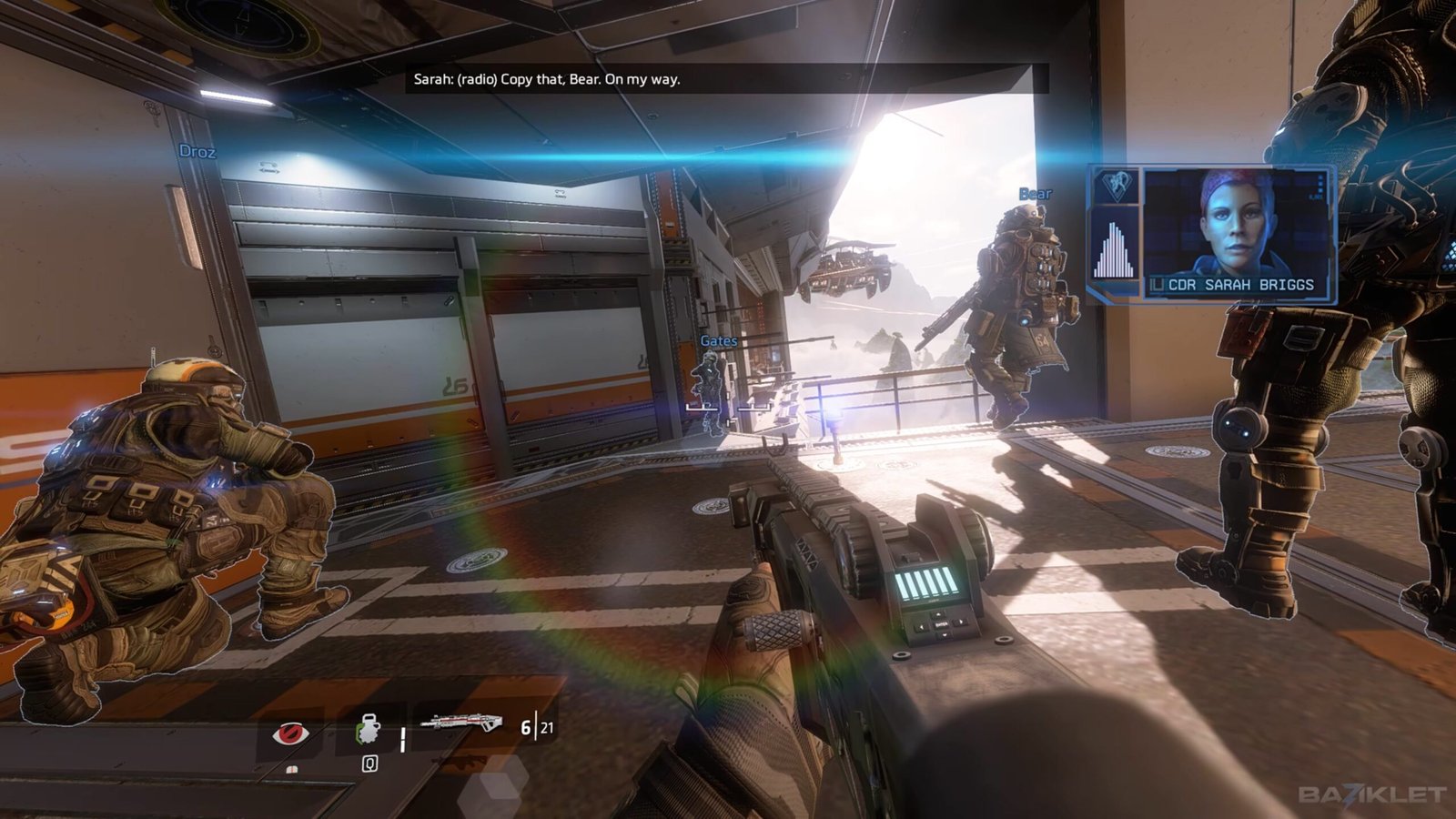Activate the red eye cloak ability icon
The height and width of the screenshot is (819, 1456).
pyautogui.click(x=290, y=732)
